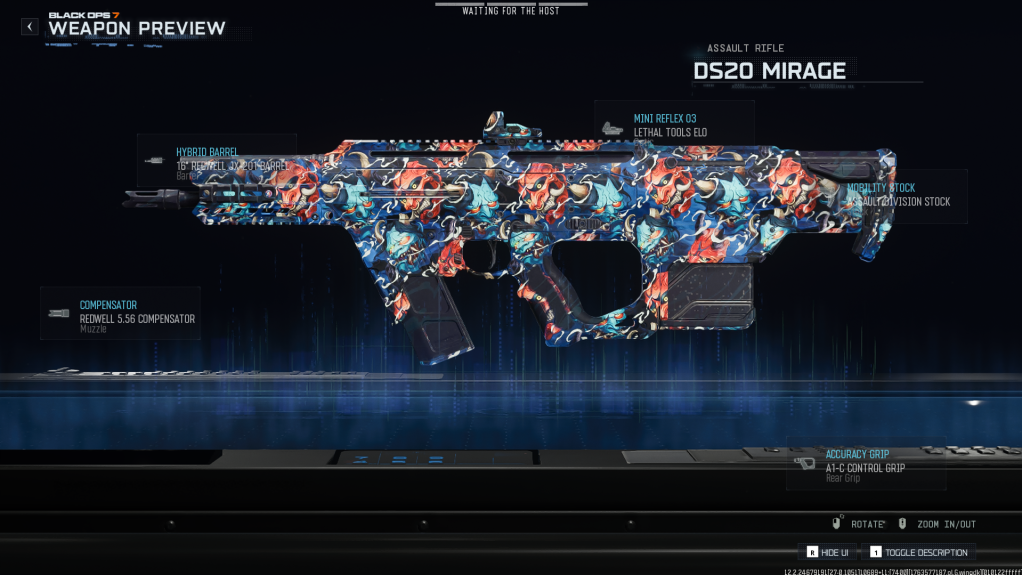The height and width of the screenshot is (575, 1022).
Task: Select the Hybrid Barrel attachment
Action: tap(217, 159)
